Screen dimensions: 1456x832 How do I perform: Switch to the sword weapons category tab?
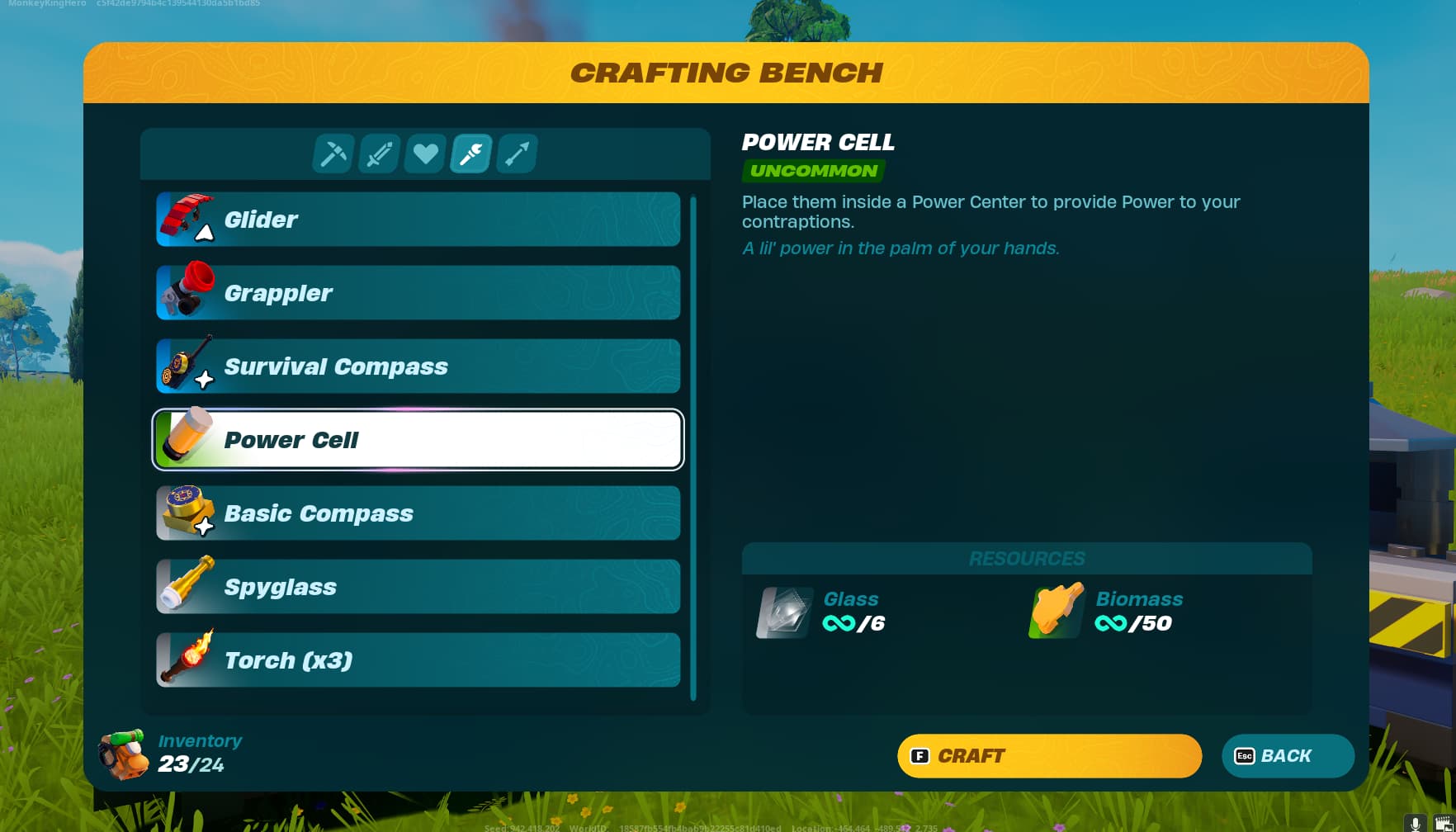pos(378,153)
